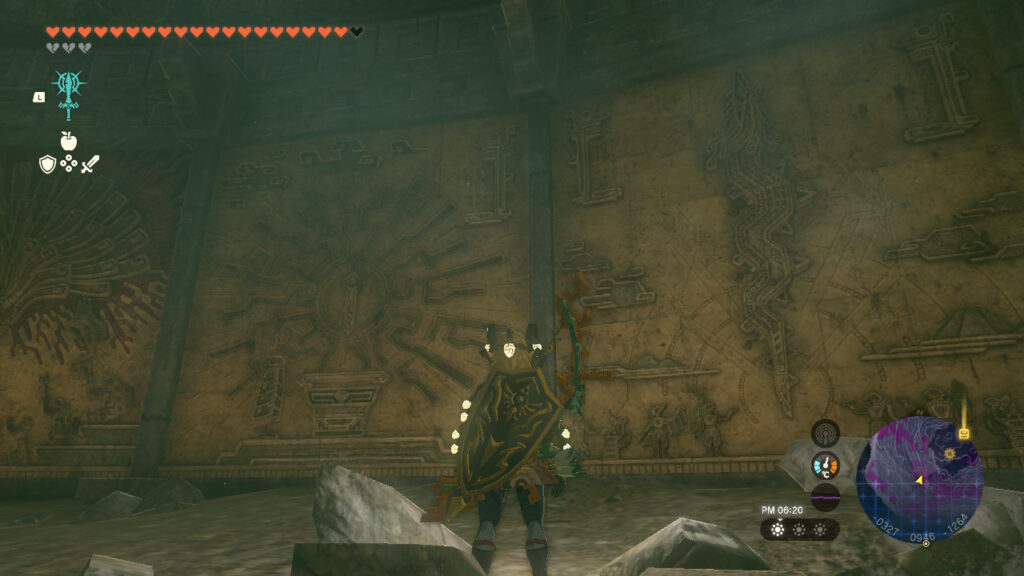Open the shield quick-select icon
The width and height of the screenshot is (1024, 576).
click(47, 164)
